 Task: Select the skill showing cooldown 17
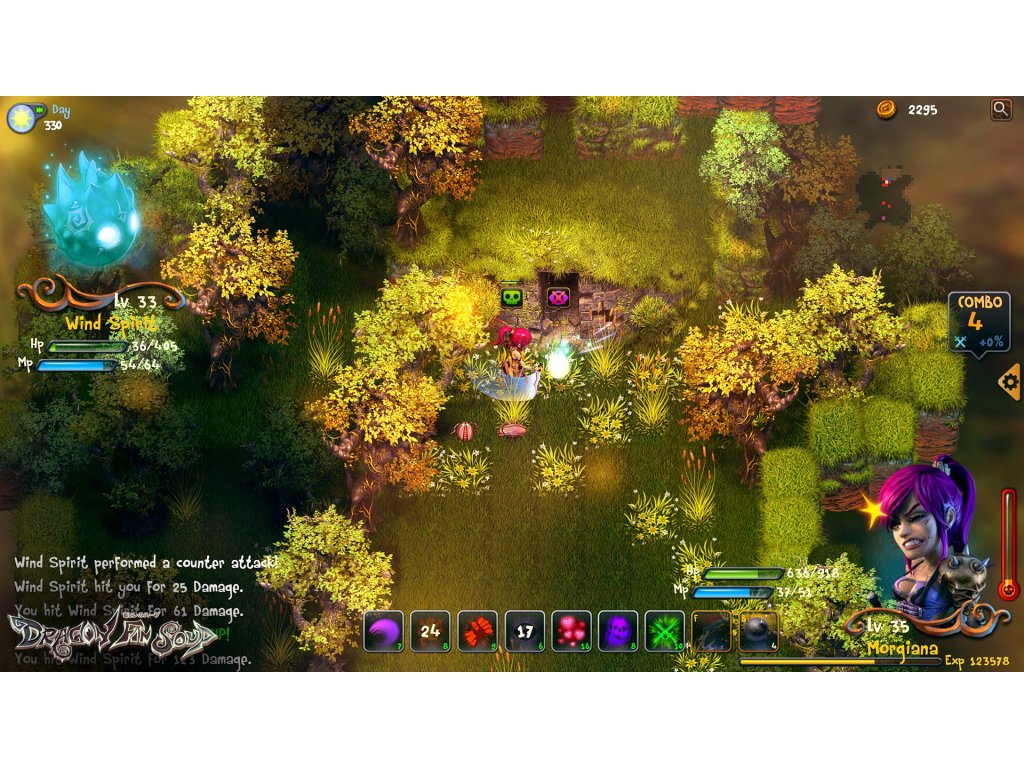click(524, 631)
